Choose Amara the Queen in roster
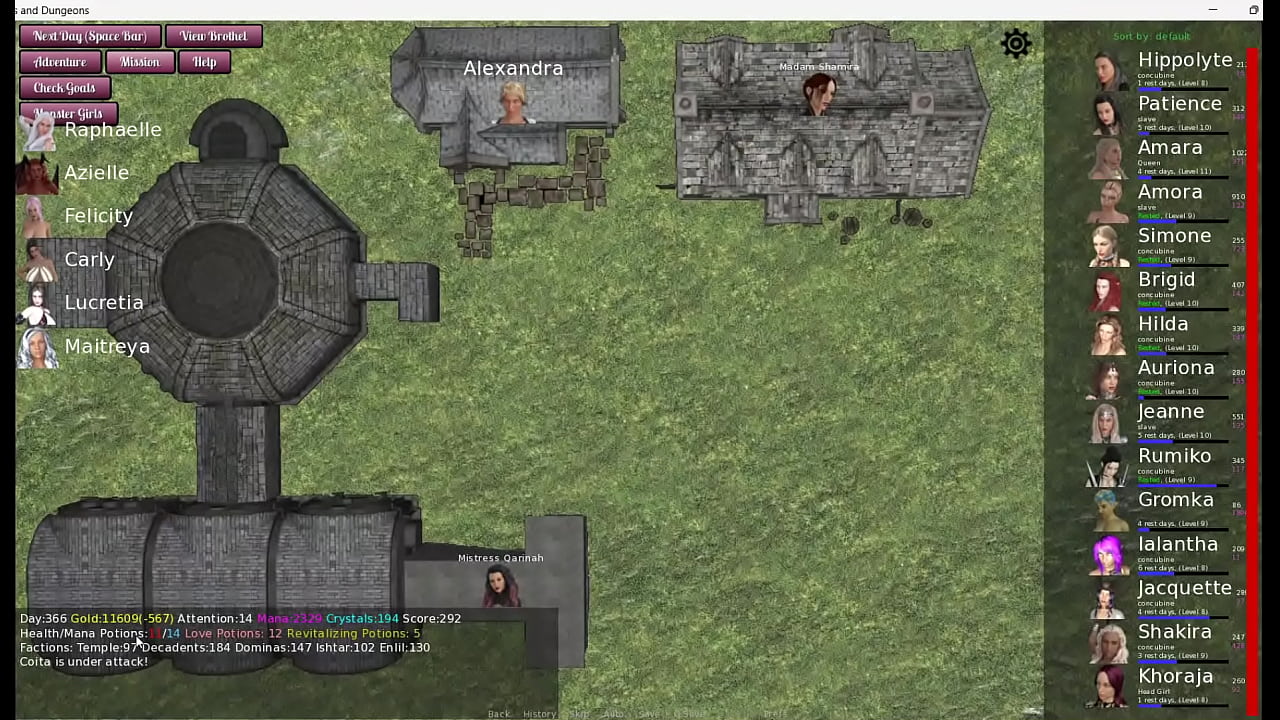The height and width of the screenshot is (720, 1280). point(1170,148)
